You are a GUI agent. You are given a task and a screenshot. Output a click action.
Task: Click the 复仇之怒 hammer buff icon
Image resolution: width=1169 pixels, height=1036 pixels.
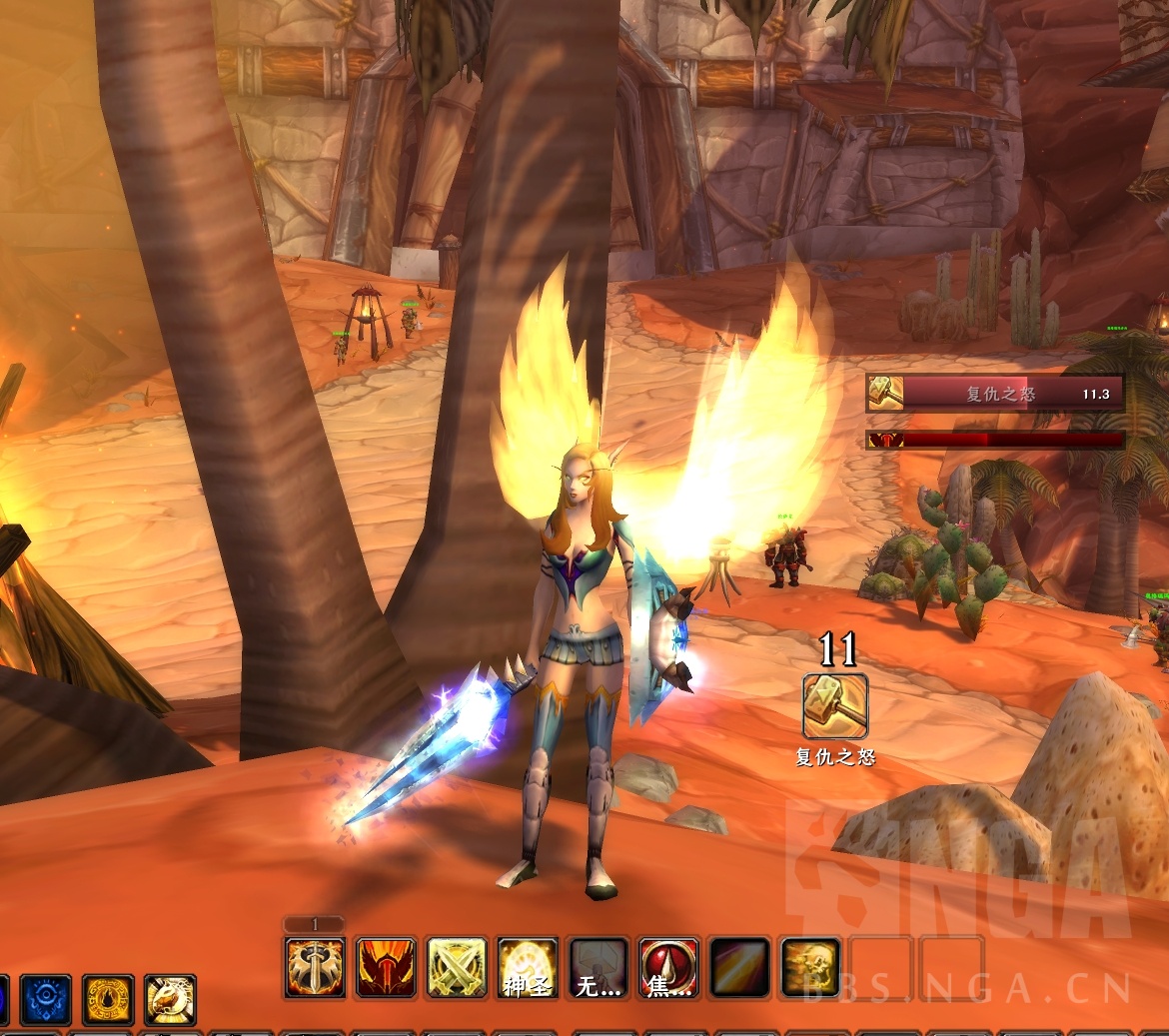pos(835,706)
